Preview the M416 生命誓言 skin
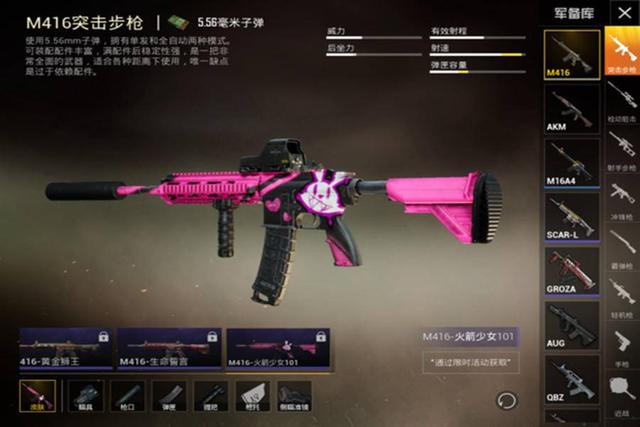 (x=167, y=348)
